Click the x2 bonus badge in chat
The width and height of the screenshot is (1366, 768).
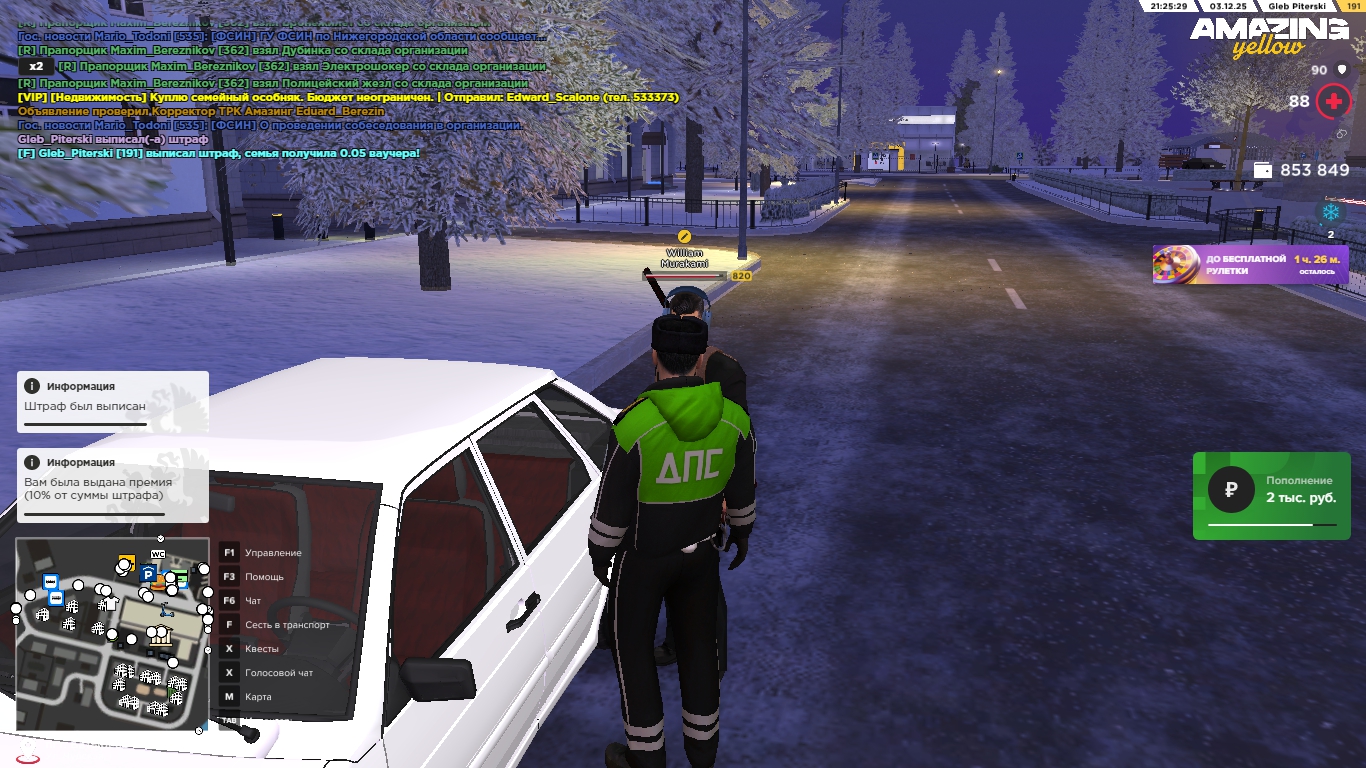(x=35, y=66)
